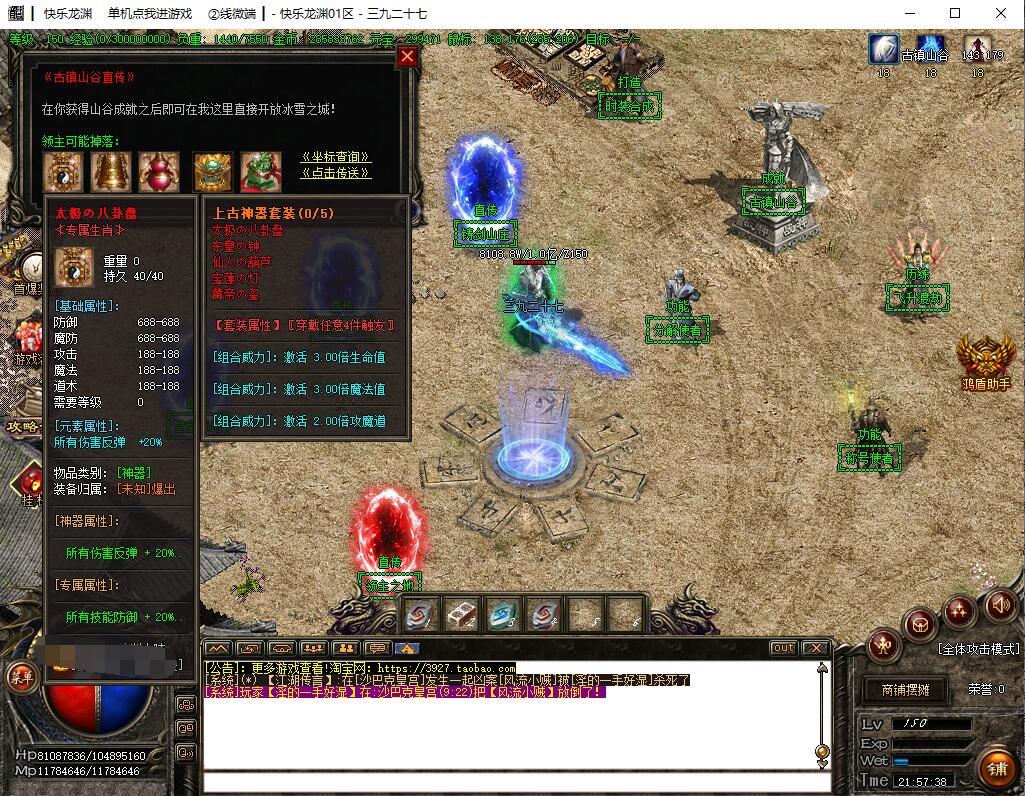Viewport: 1025px width, 796px height.
Task: Toggle the sound speaker button
Action: click(1001, 604)
